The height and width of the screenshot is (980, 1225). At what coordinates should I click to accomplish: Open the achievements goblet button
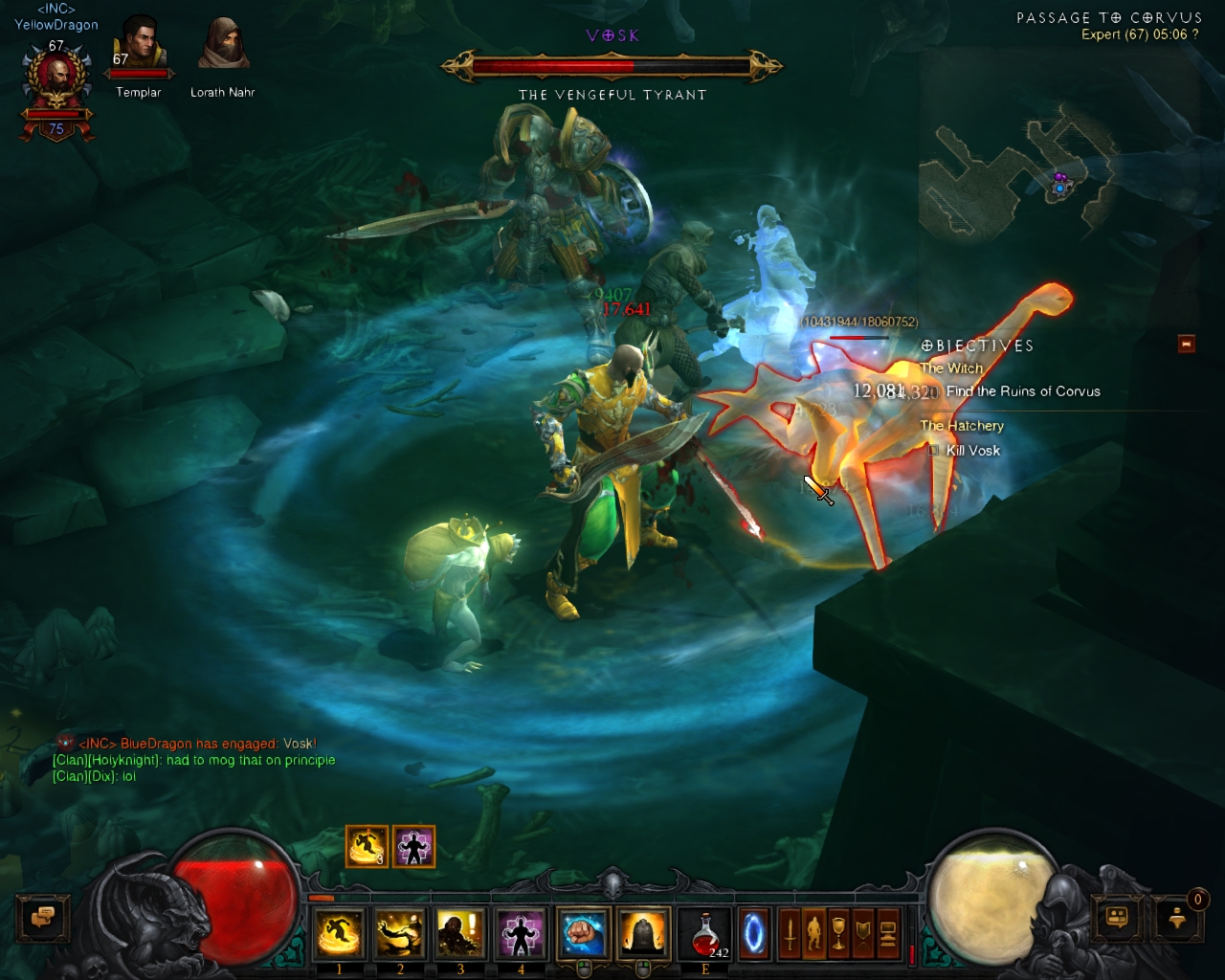(839, 933)
